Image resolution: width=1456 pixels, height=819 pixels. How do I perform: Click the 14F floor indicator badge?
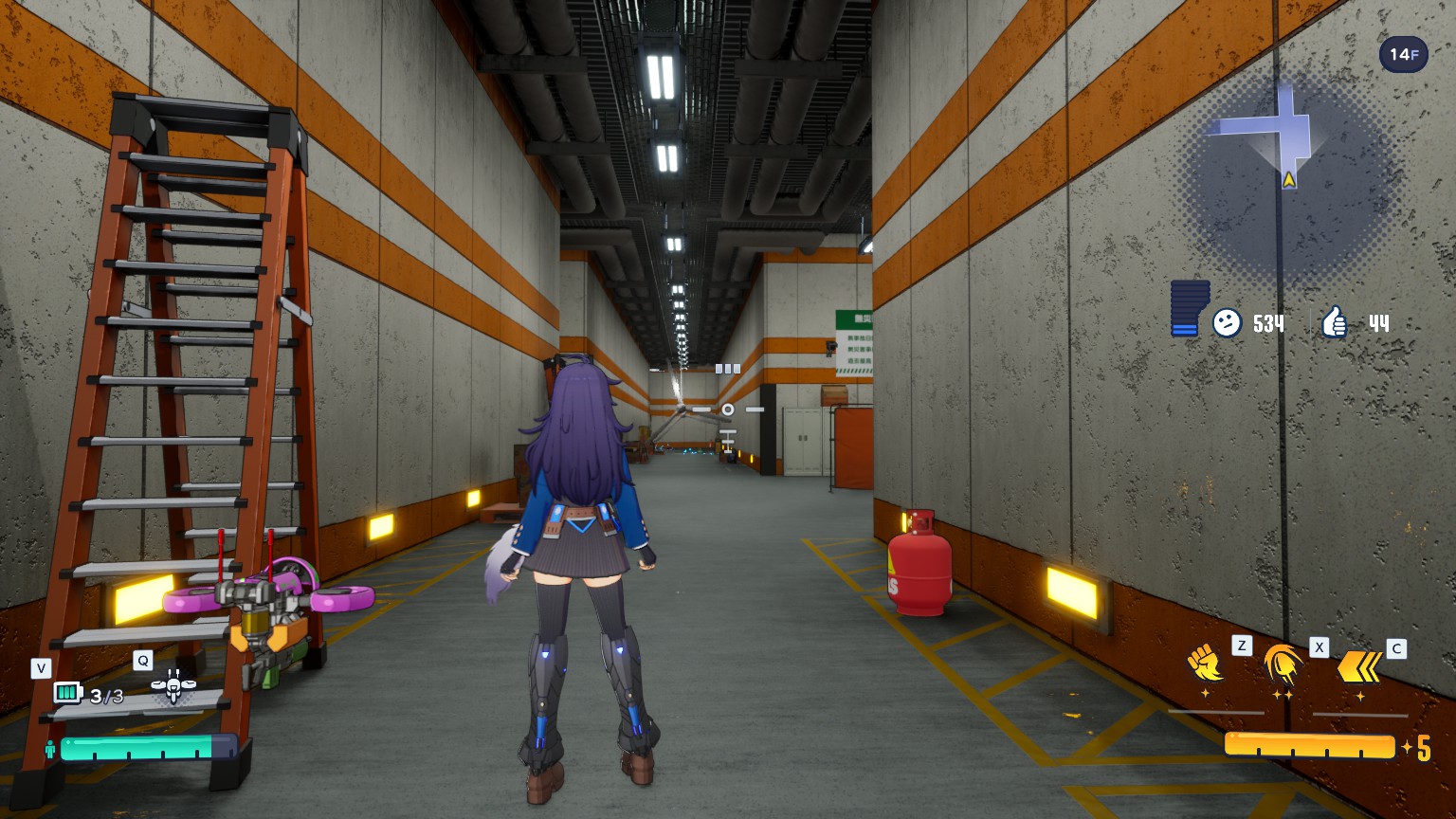coord(1403,55)
